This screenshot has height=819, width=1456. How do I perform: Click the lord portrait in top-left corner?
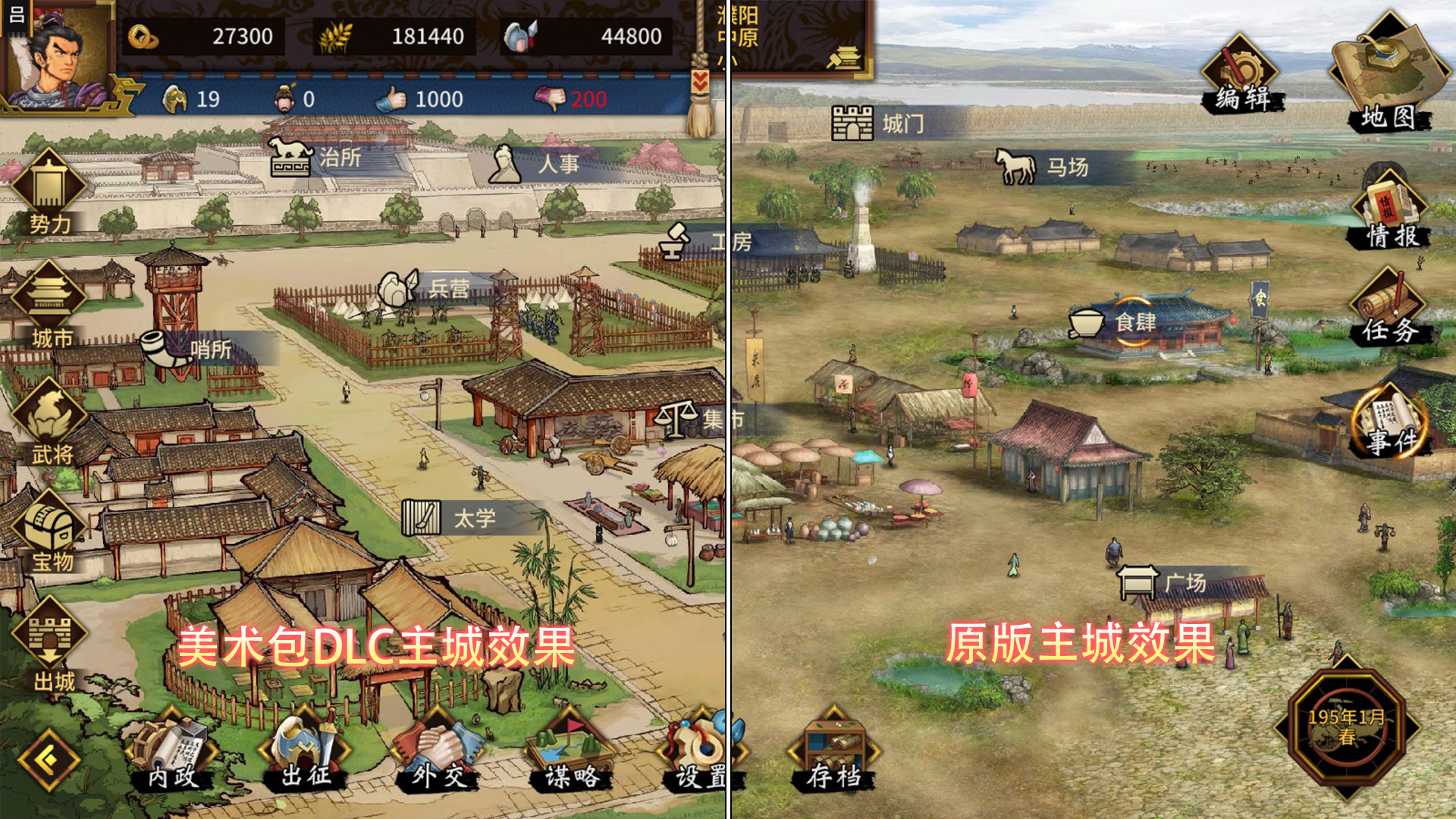pyautogui.click(x=57, y=53)
